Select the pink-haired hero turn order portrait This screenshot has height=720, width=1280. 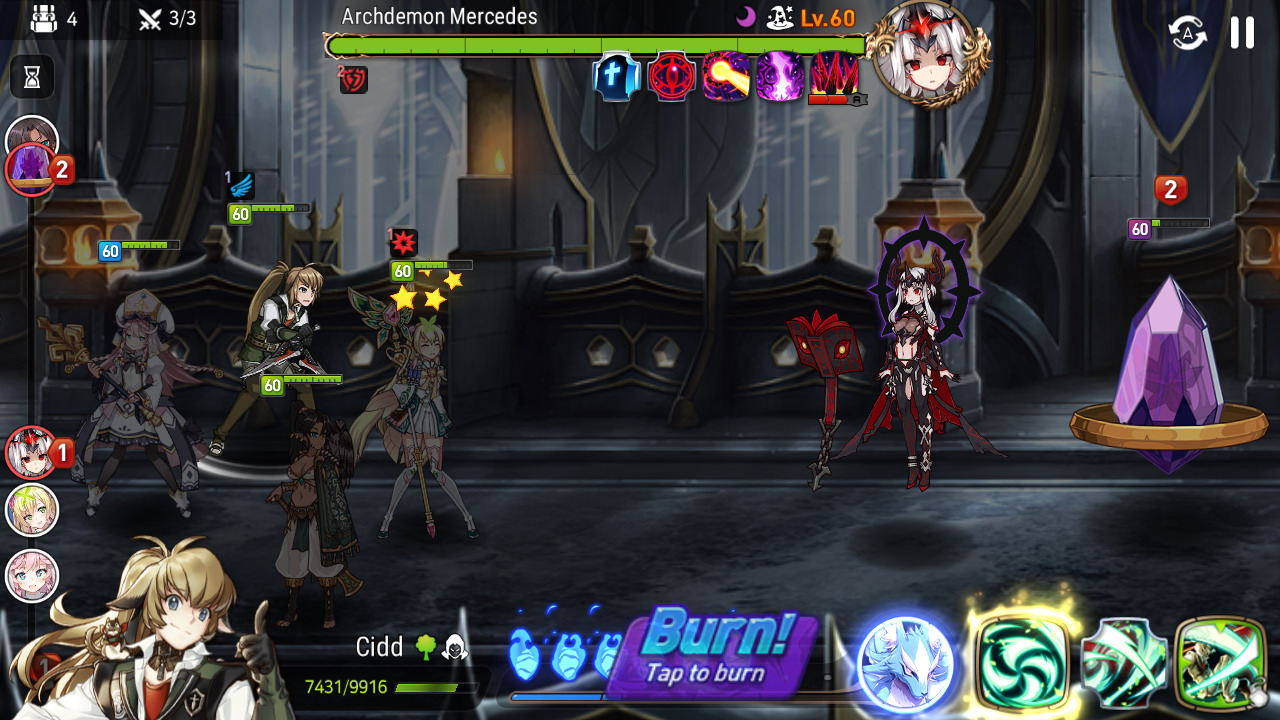pos(32,576)
